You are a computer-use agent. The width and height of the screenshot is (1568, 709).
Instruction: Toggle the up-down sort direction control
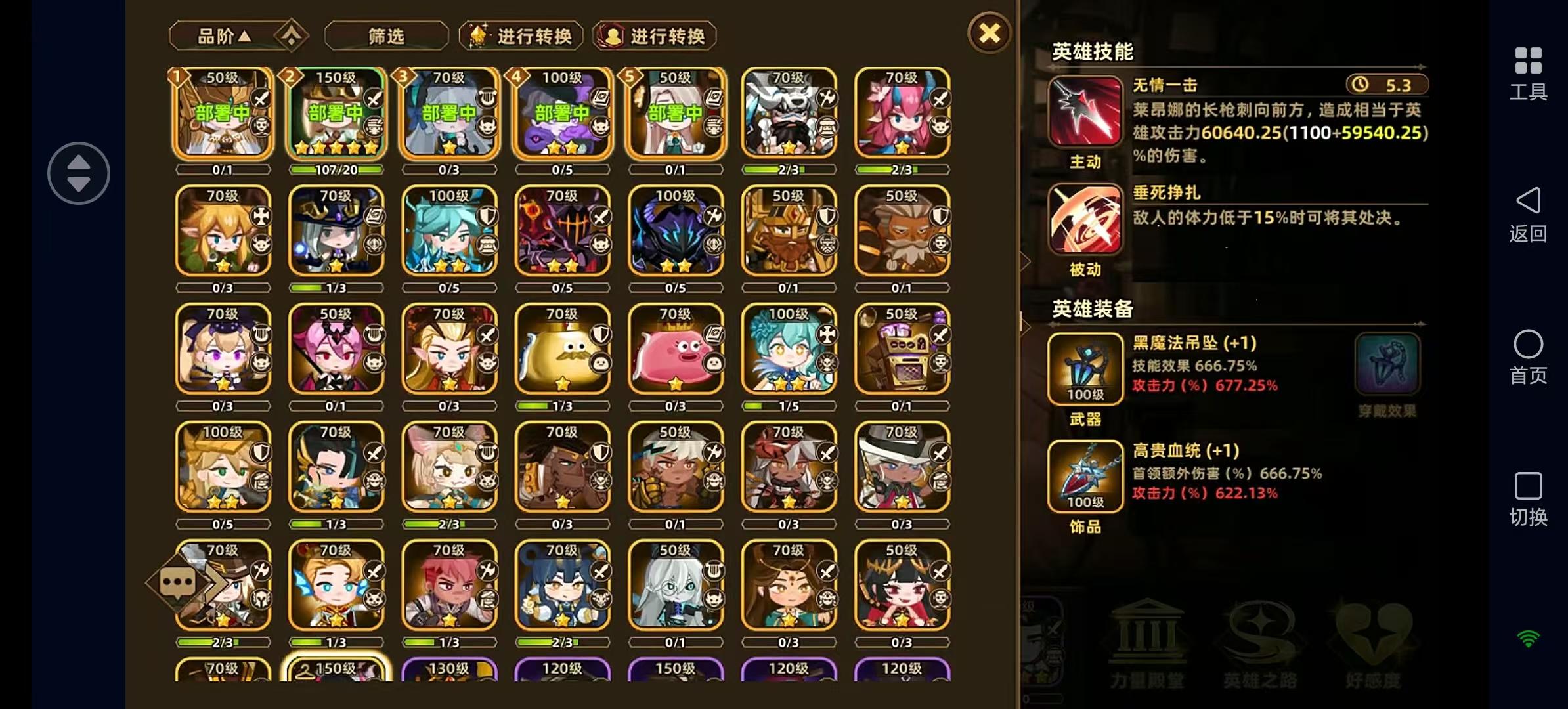click(x=78, y=173)
